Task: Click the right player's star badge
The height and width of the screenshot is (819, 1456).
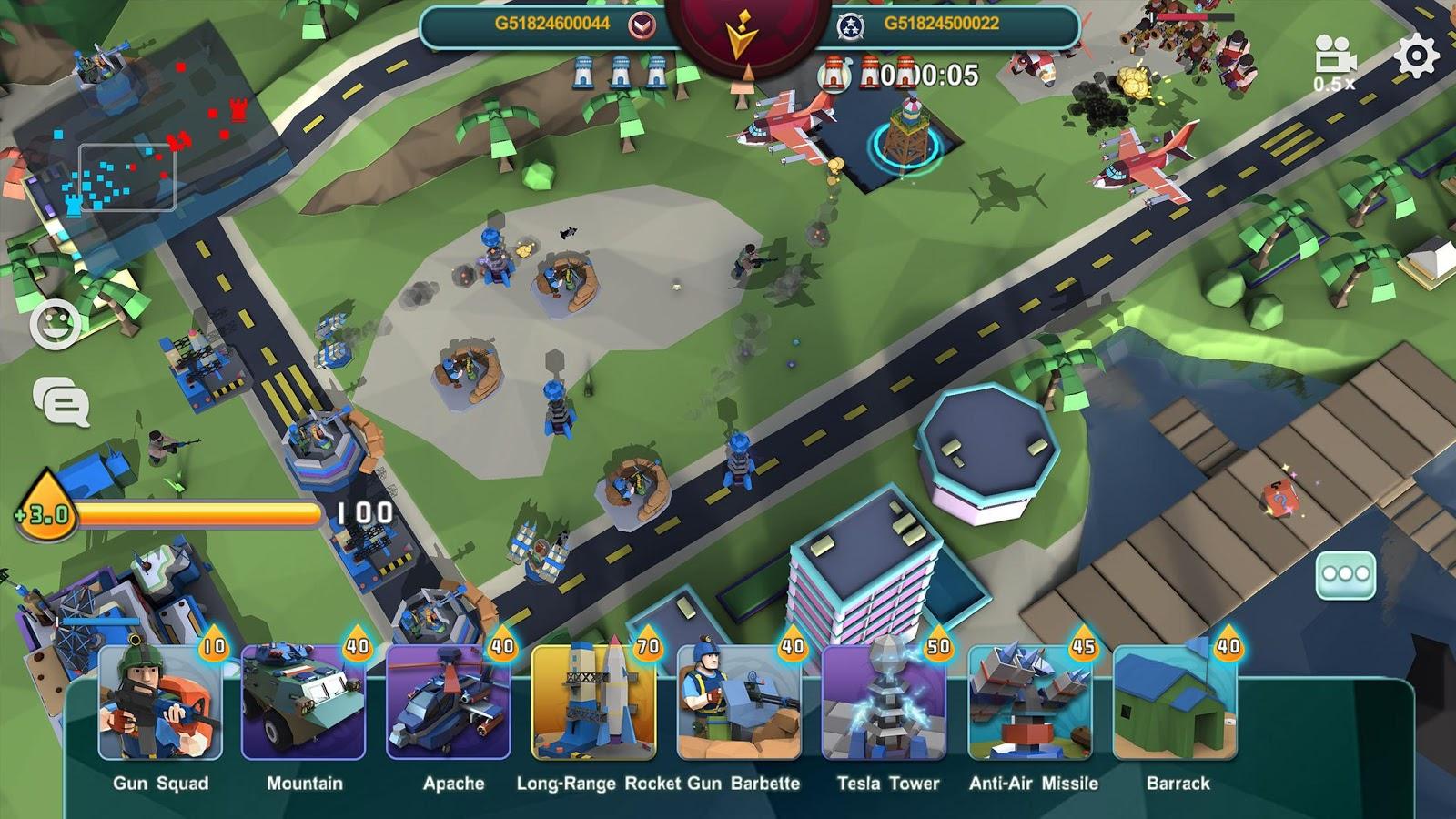Action: click(x=851, y=25)
